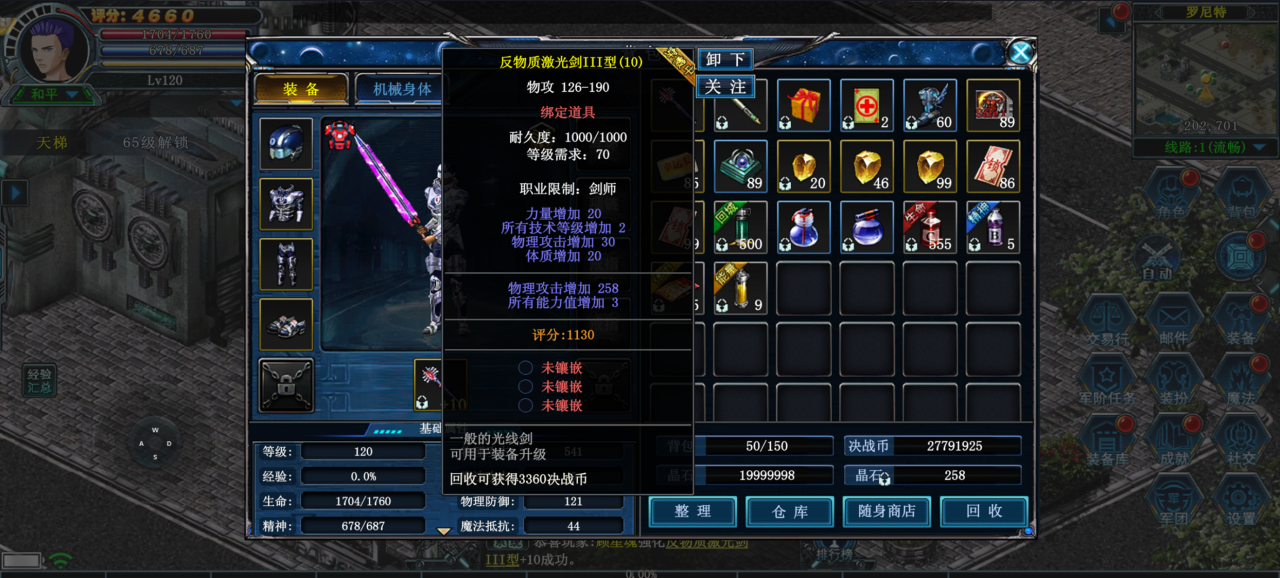Screen dimensions: 1280x578
Task: Select the equipped leg armor slot
Action: (x=286, y=264)
